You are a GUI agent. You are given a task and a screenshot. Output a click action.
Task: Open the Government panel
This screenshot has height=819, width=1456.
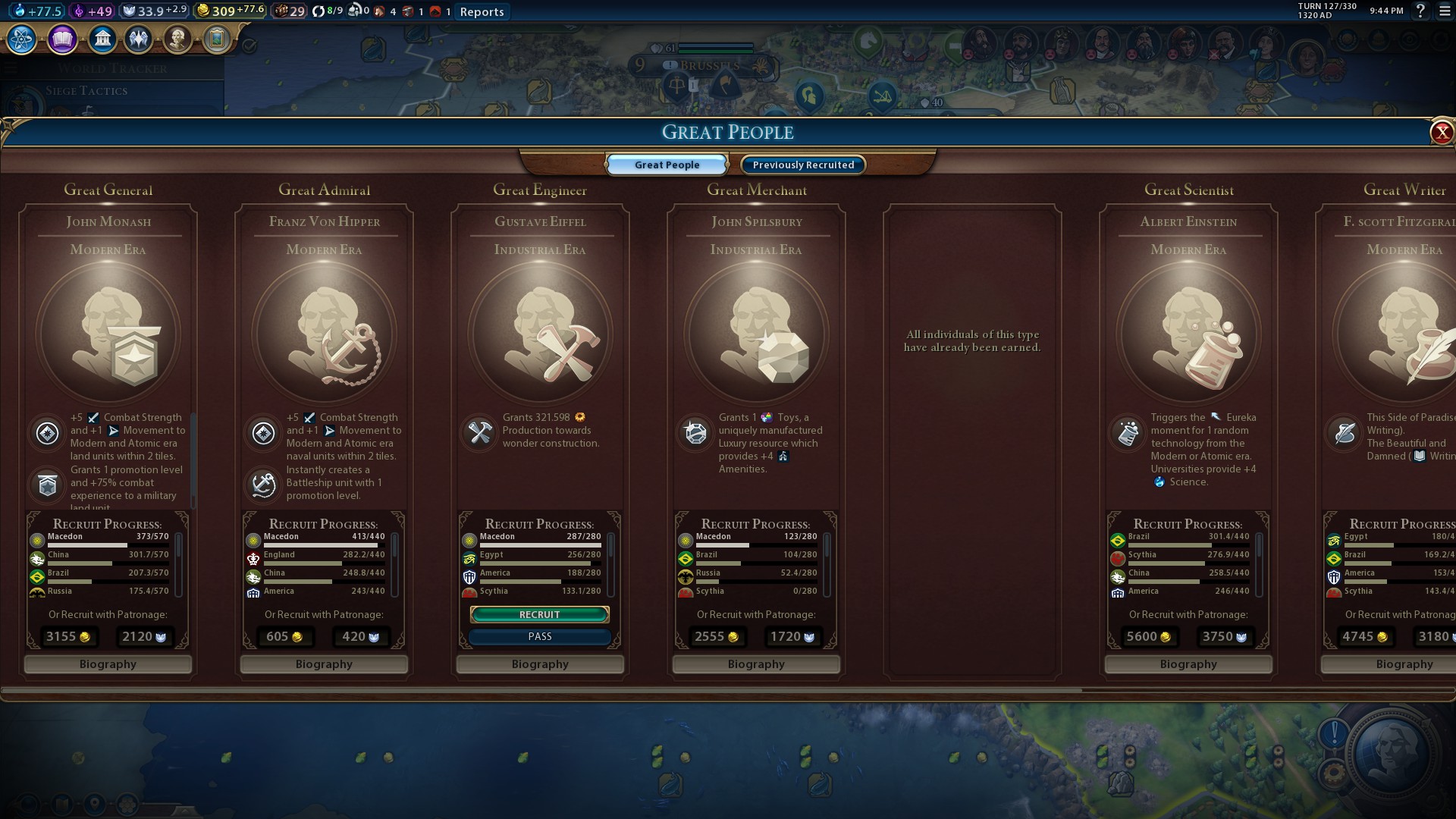click(x=103, y=39)
